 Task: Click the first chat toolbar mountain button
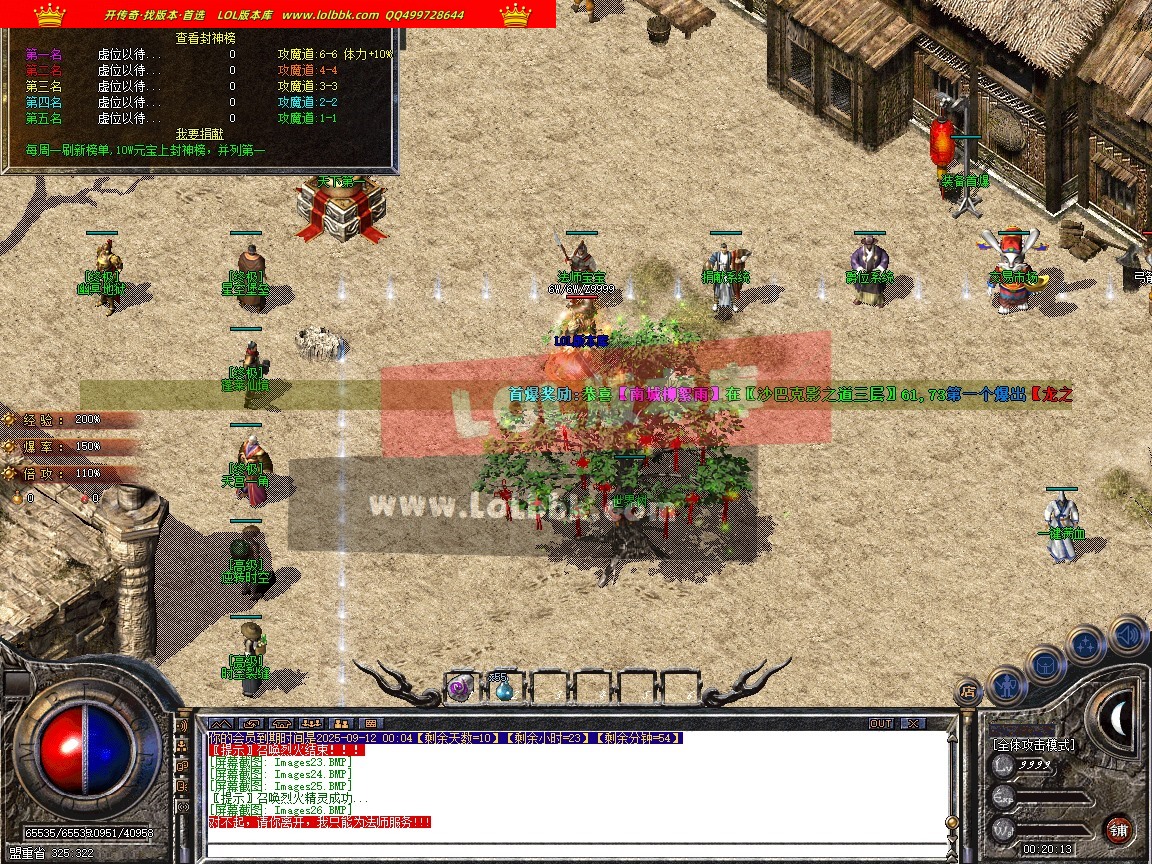click(222, 723)
